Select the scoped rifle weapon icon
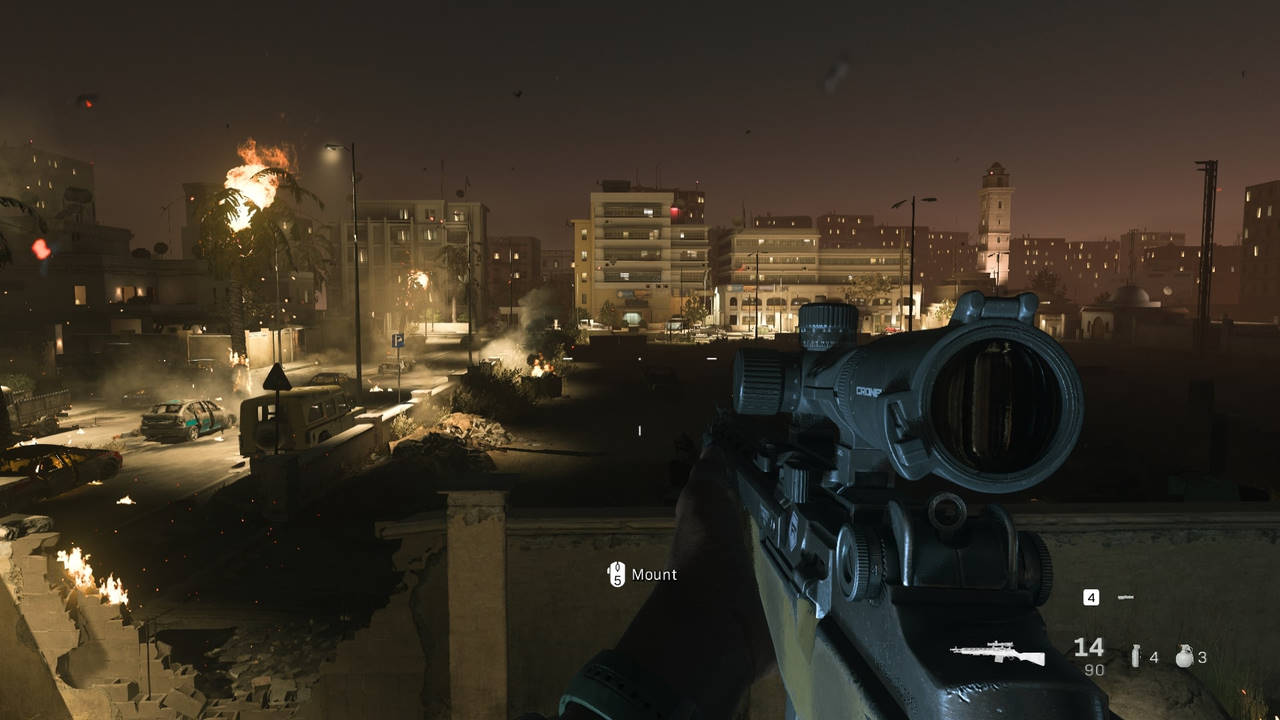This screenshot has height=720, width=1280. 997,654
